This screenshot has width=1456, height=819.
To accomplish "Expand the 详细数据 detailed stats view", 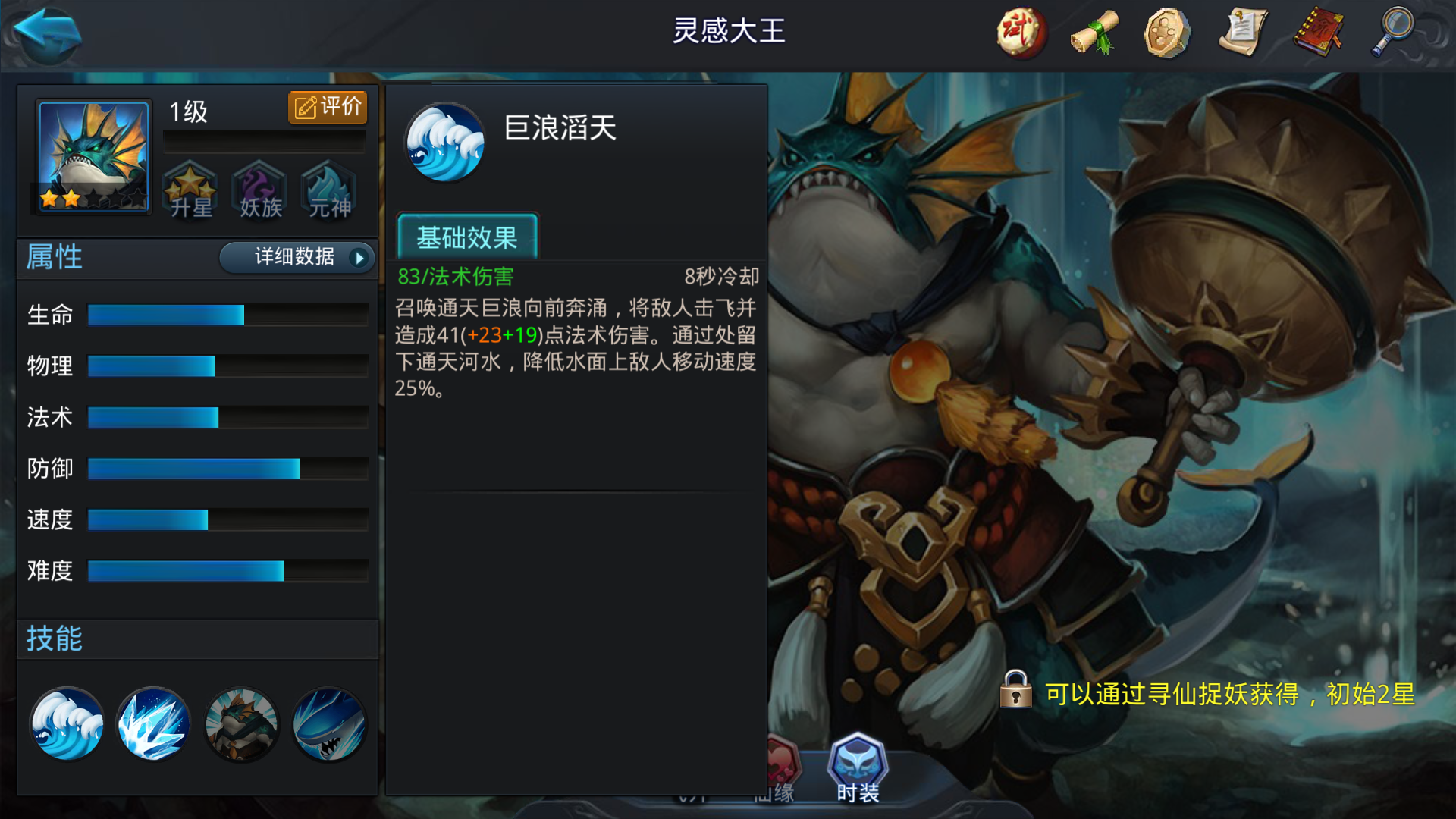I will pyautogui.click(x=294, y=258).
